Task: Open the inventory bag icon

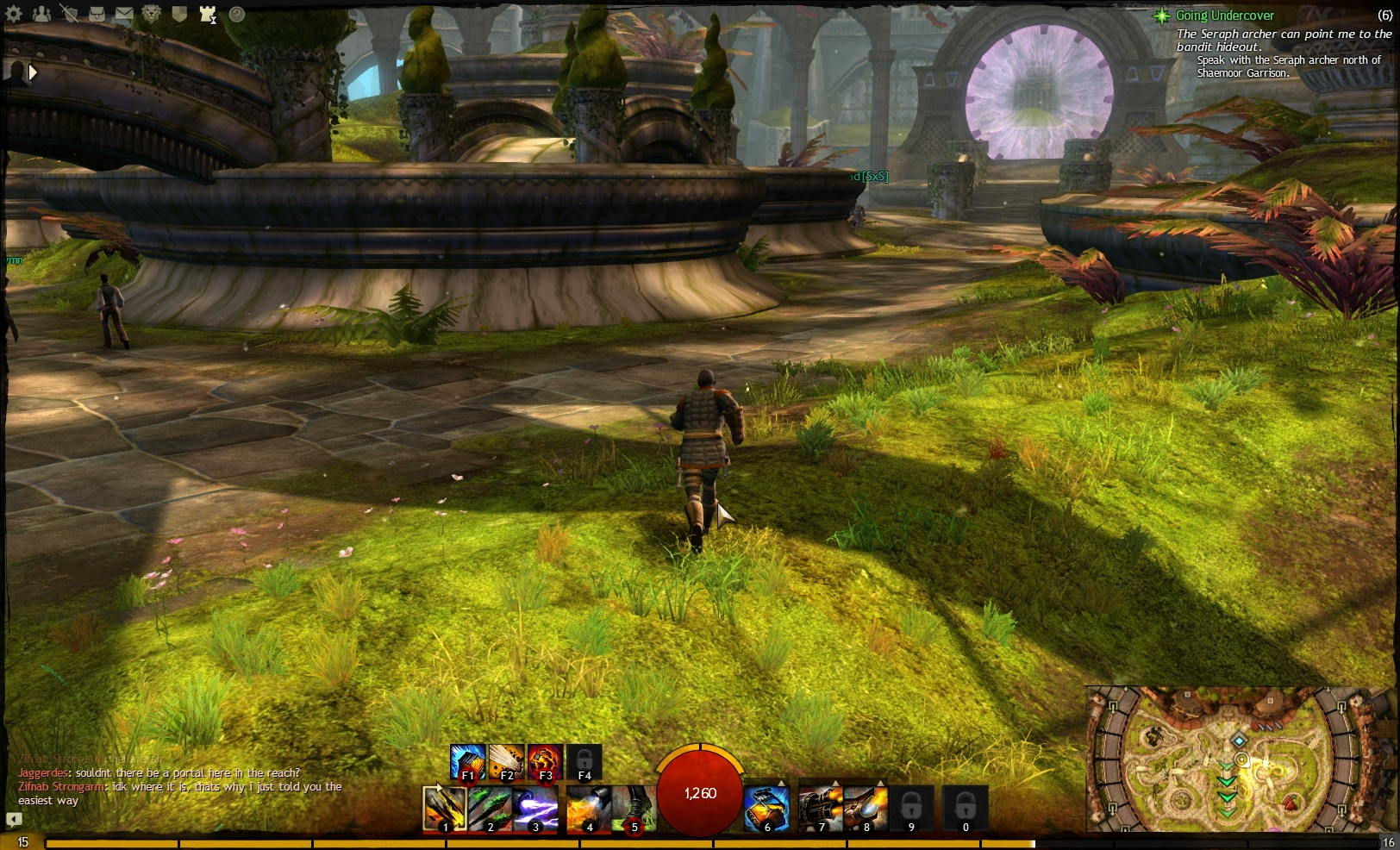Action: [x=97, y=15]
